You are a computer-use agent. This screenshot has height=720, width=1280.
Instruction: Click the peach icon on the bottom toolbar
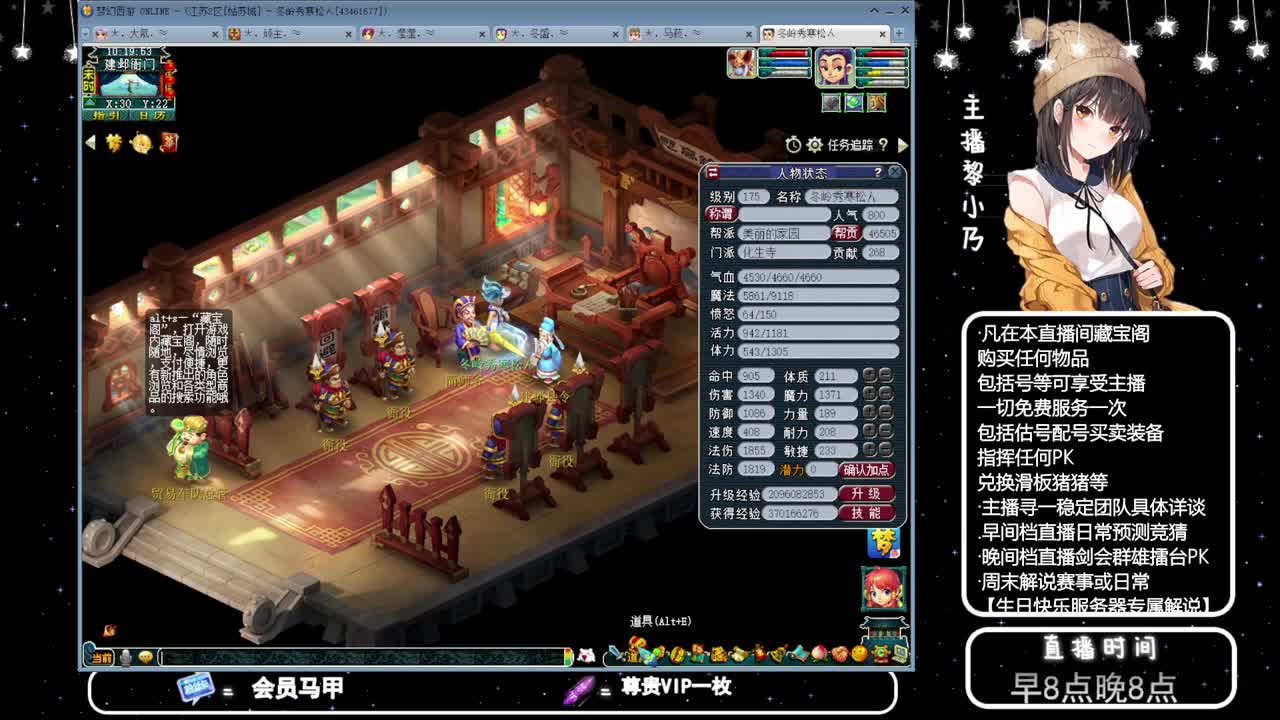(x=817, y=655)
